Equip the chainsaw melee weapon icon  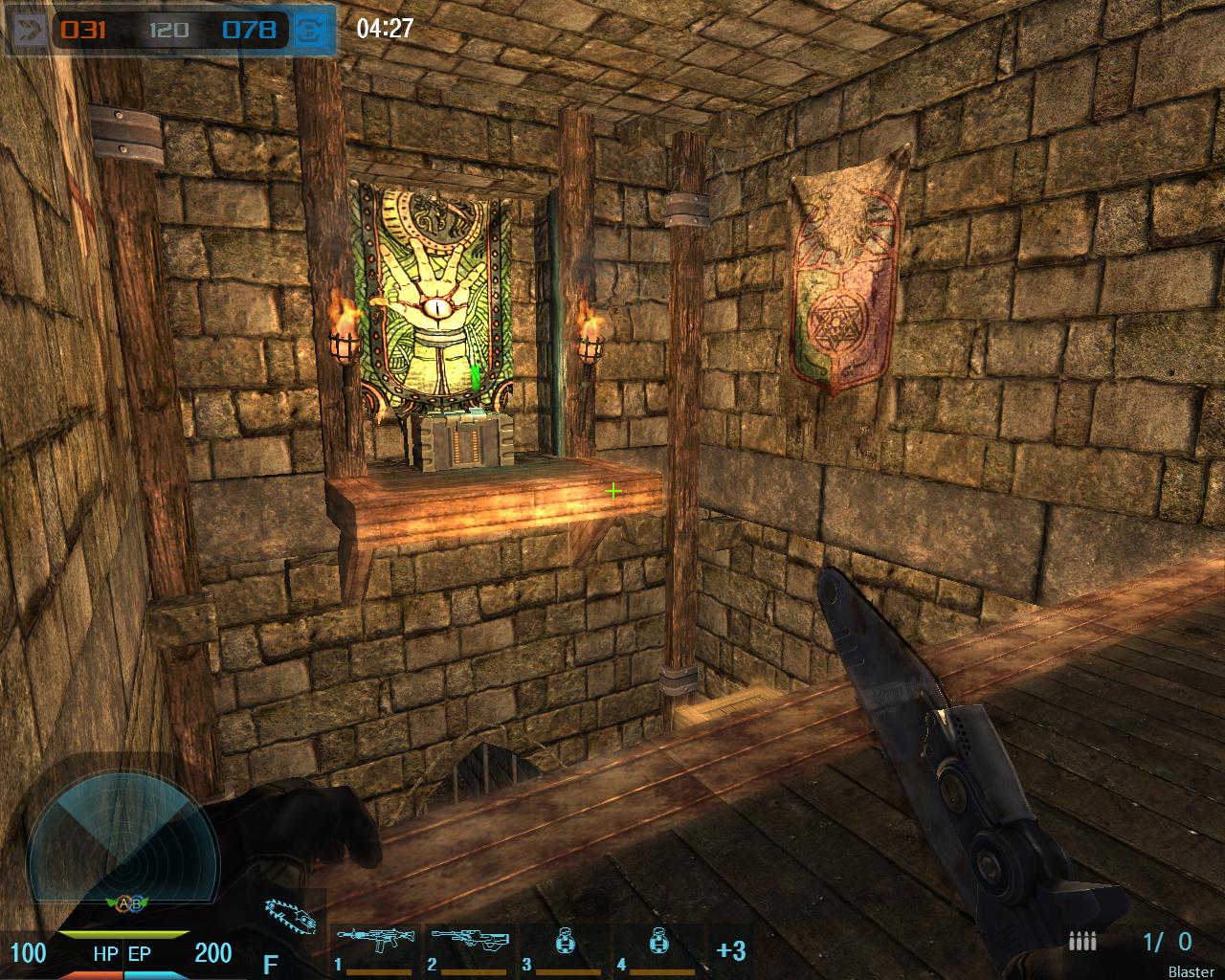point(292,919)
